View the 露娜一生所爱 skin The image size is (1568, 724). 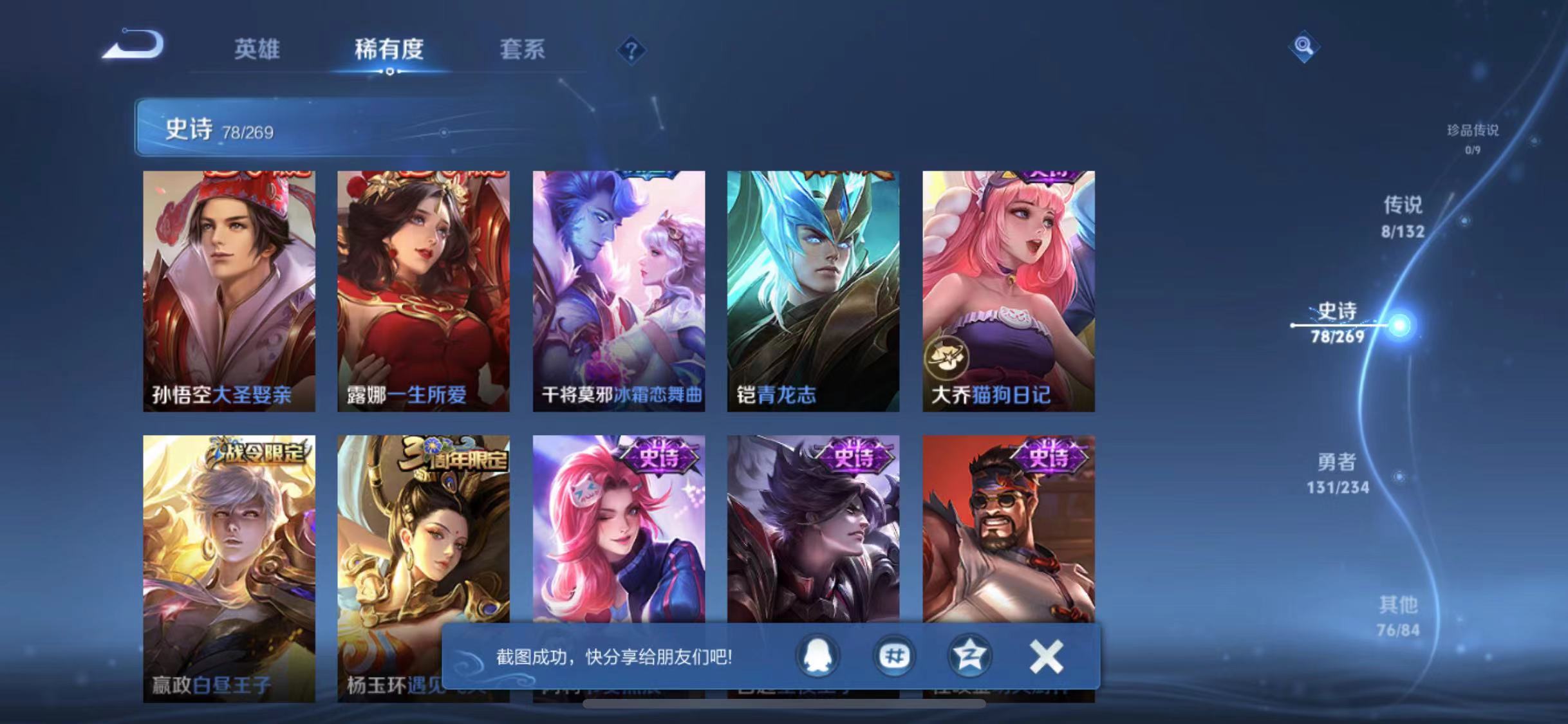[423, 290]
